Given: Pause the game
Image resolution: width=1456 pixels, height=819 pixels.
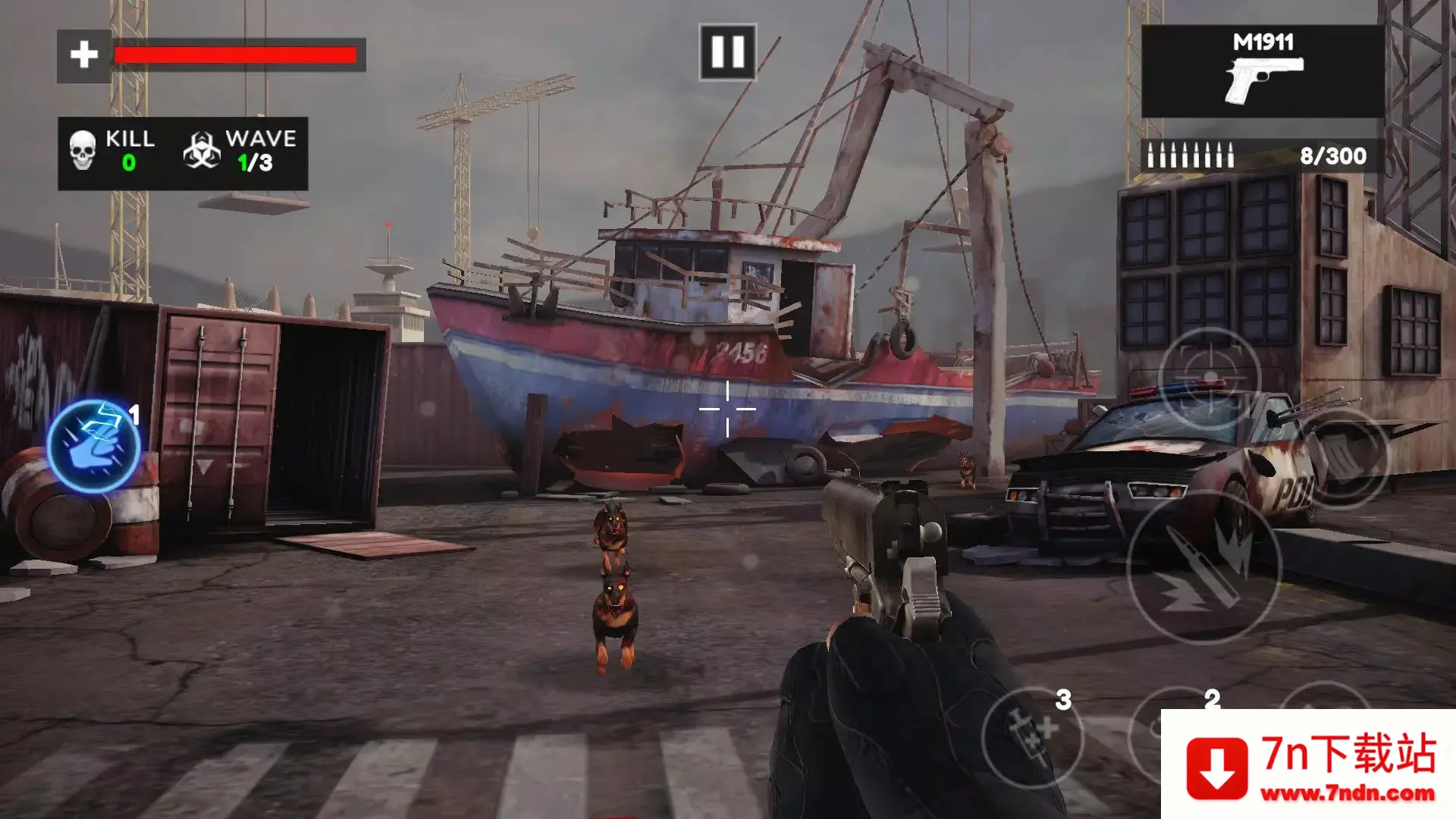Looking at the screenshot, I should [x=727, y=52].
